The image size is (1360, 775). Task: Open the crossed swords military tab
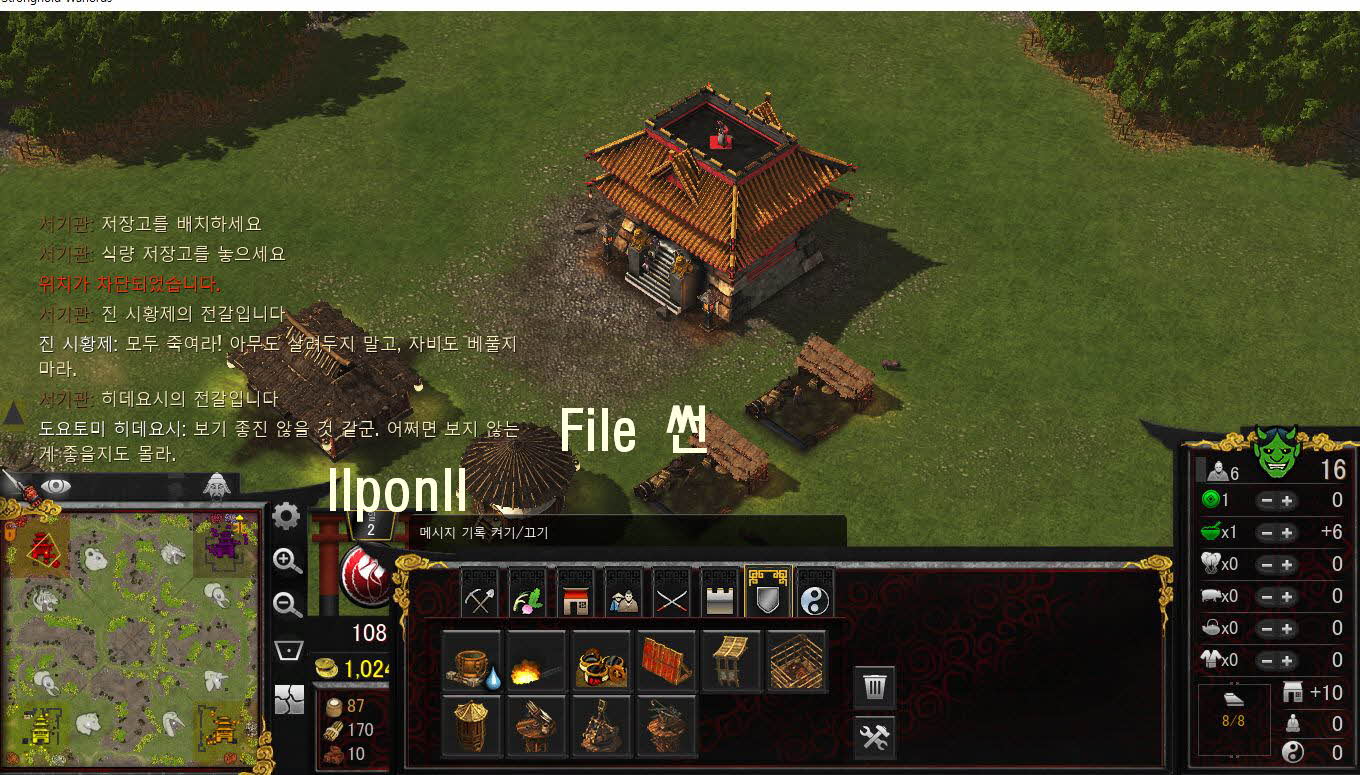671,597
